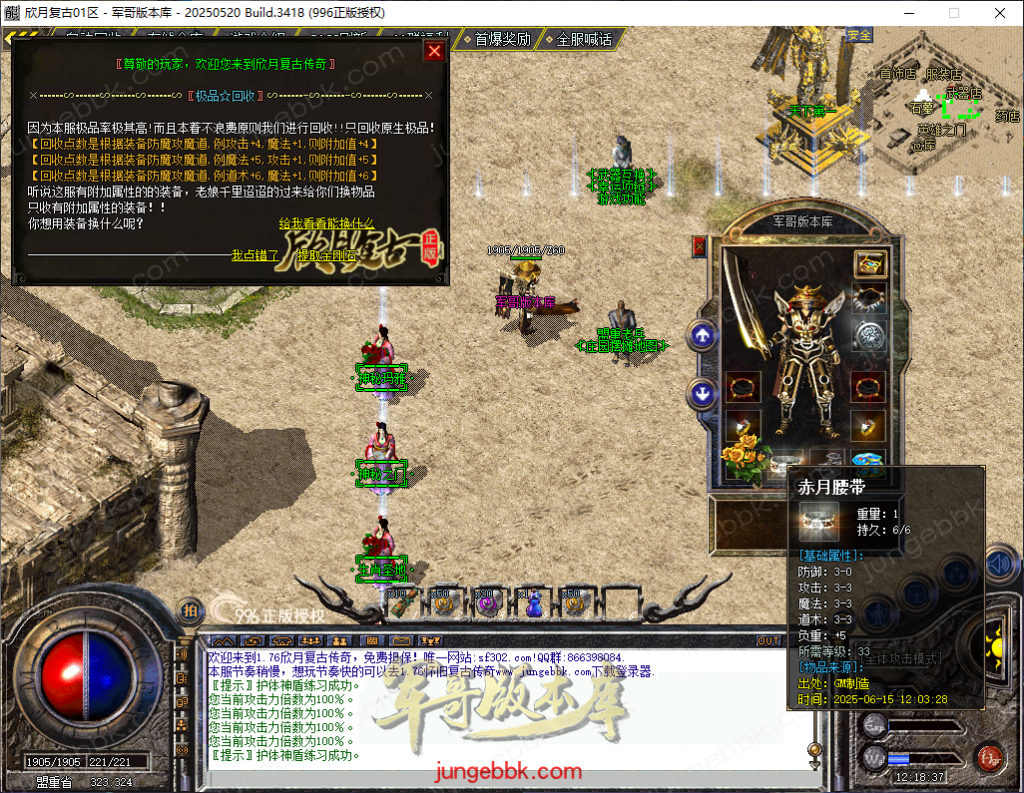Click the 提取金刚石 dialogue link
The height and width of the screenshot is (793, 1024).
pyautogui.click(x=326, y=255)
